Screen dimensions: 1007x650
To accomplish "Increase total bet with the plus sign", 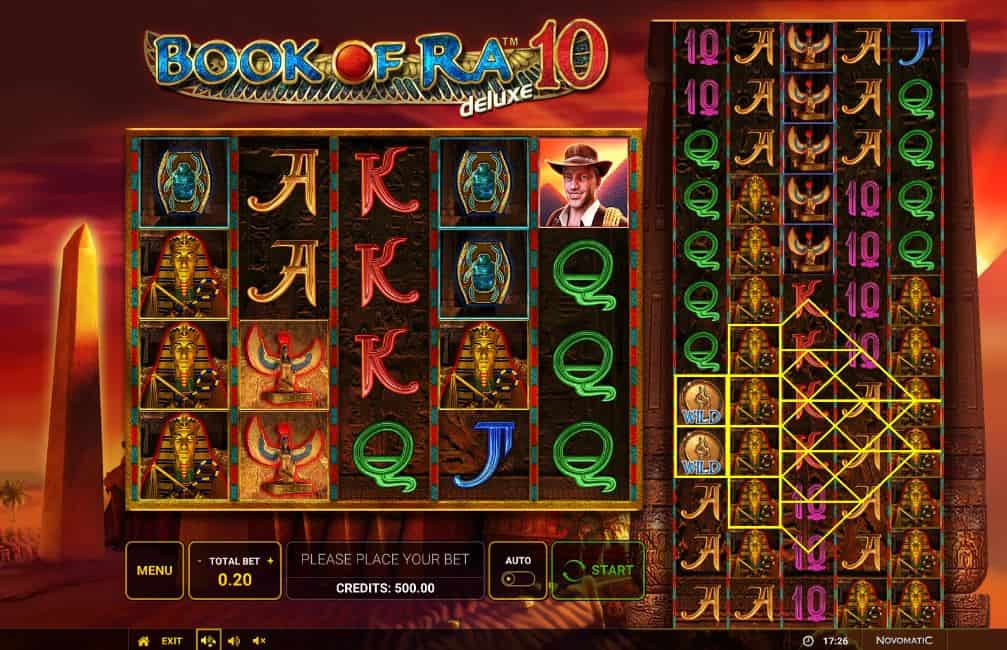I will point(270,561).
